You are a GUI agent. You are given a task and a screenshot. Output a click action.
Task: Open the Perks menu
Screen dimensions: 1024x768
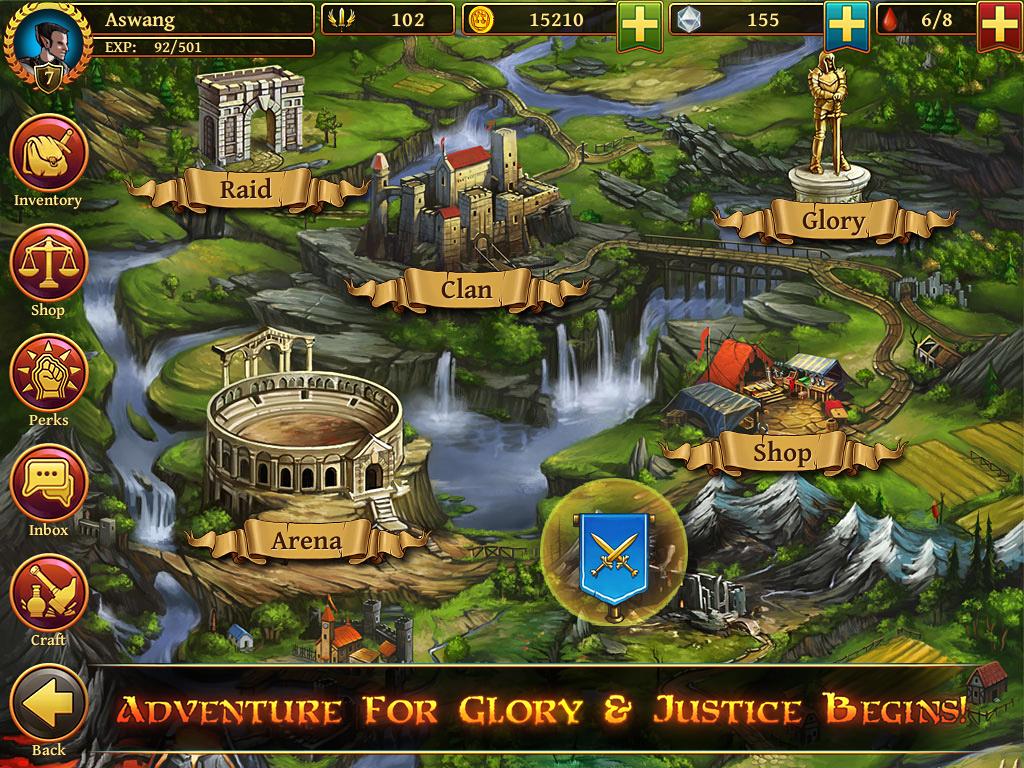[x=48, y=373]
